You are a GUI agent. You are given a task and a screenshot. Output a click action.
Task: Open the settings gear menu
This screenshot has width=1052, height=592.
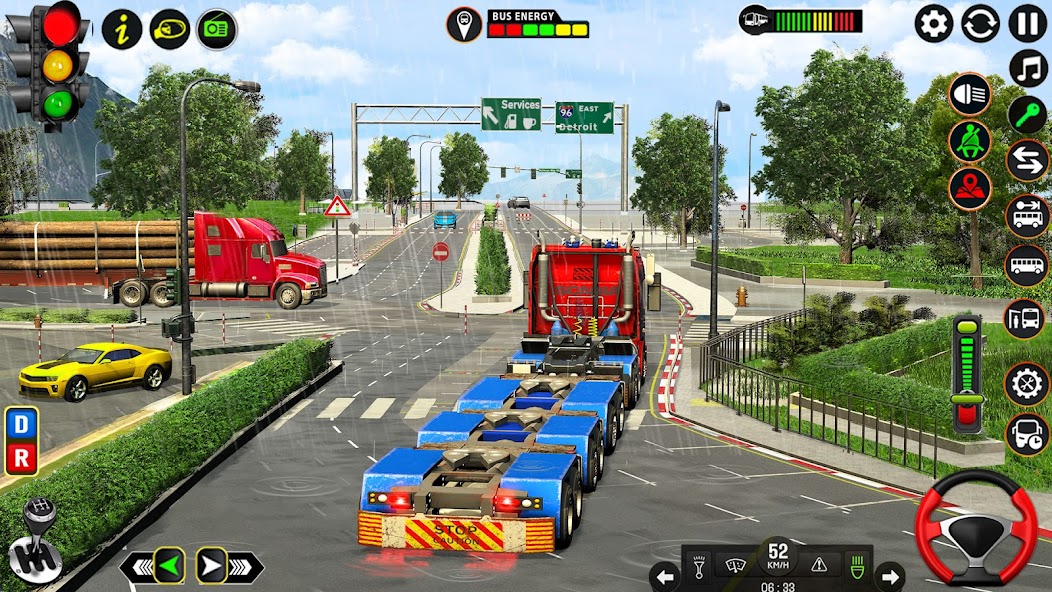pyautogui.click(x=934, y=23)
